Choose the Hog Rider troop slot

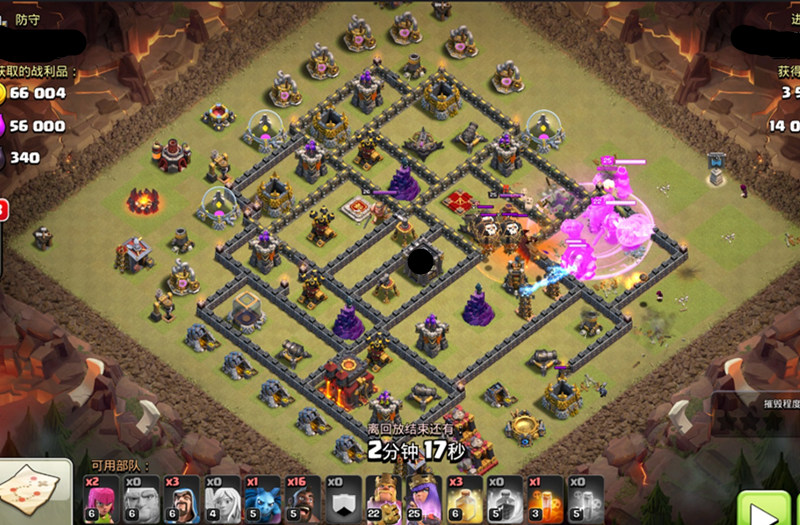tap(303, 497)
